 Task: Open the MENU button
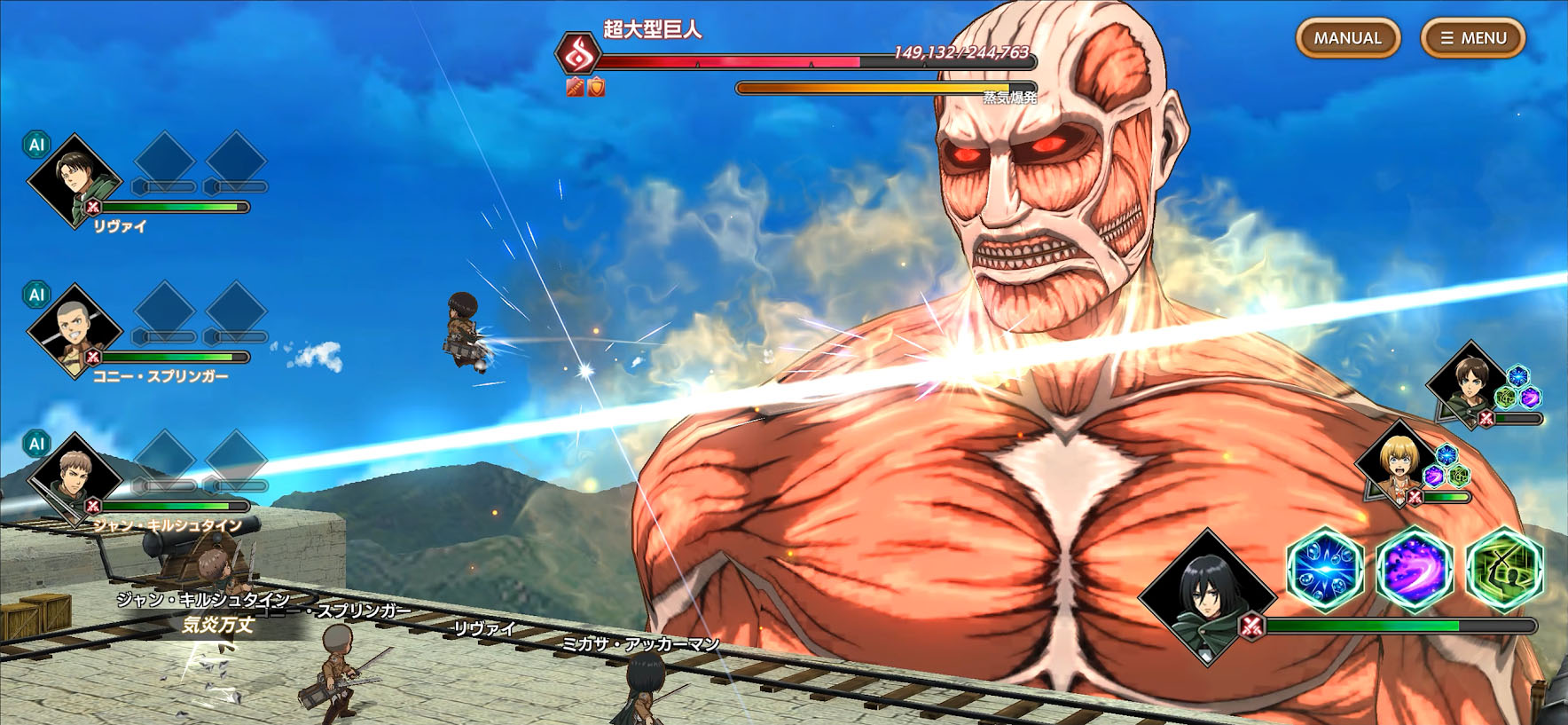[x=1472, y=38]
